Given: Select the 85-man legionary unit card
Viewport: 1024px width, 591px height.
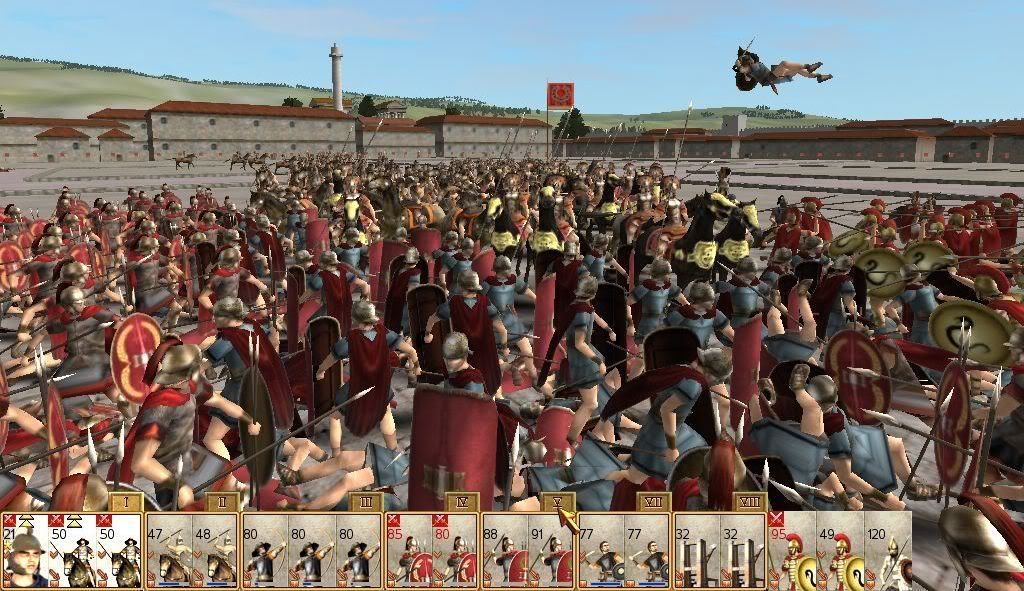Looking at the screenshot, I should (x=408, y=551).
